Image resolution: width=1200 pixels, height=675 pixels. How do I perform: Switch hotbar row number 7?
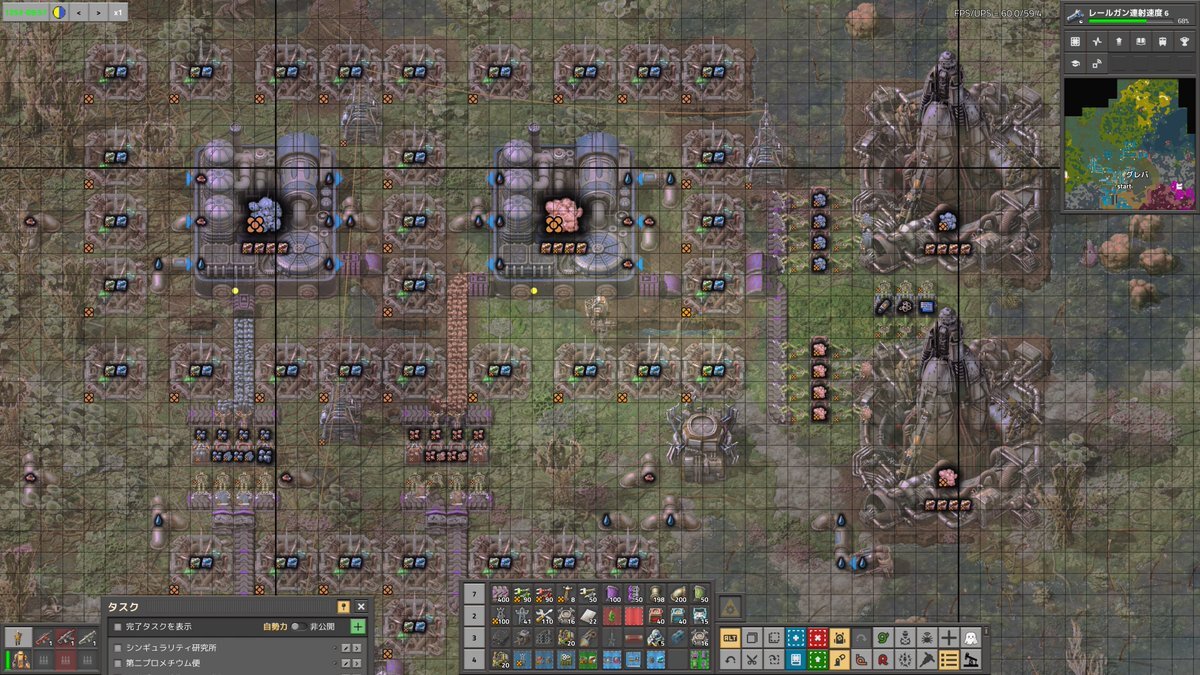click(x=475, y=594)
